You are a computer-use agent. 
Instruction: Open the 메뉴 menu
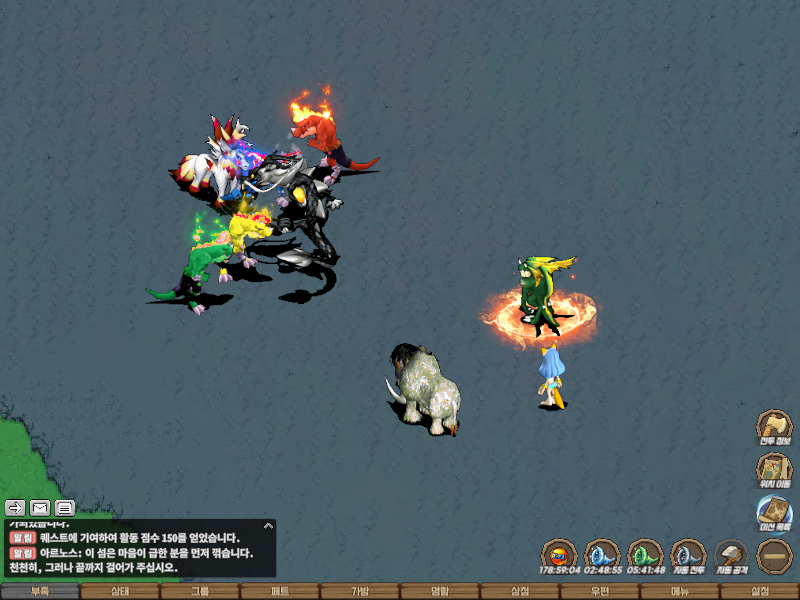click(680, 591)
